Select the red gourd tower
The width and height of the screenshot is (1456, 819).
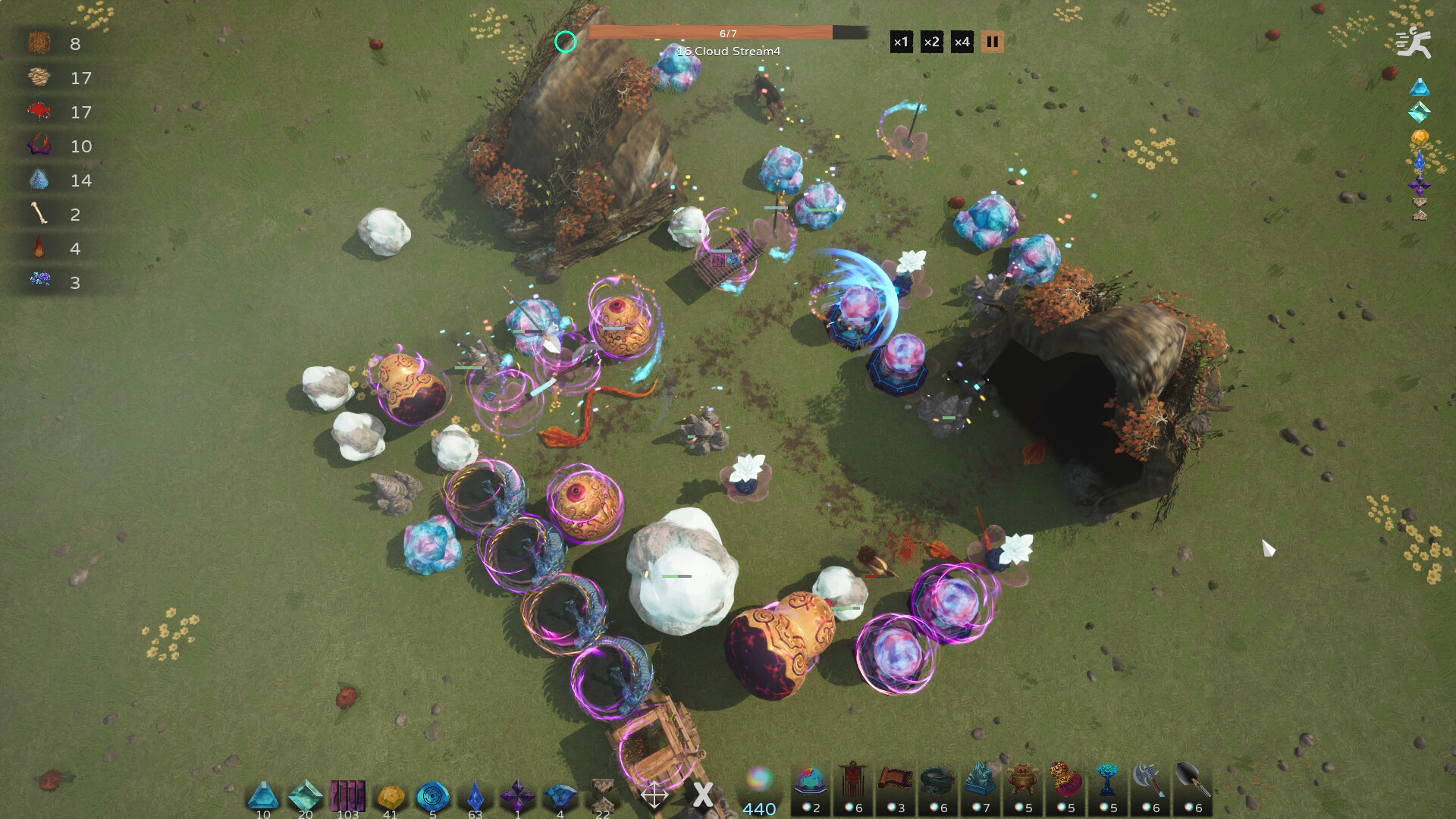point(1065,790)
